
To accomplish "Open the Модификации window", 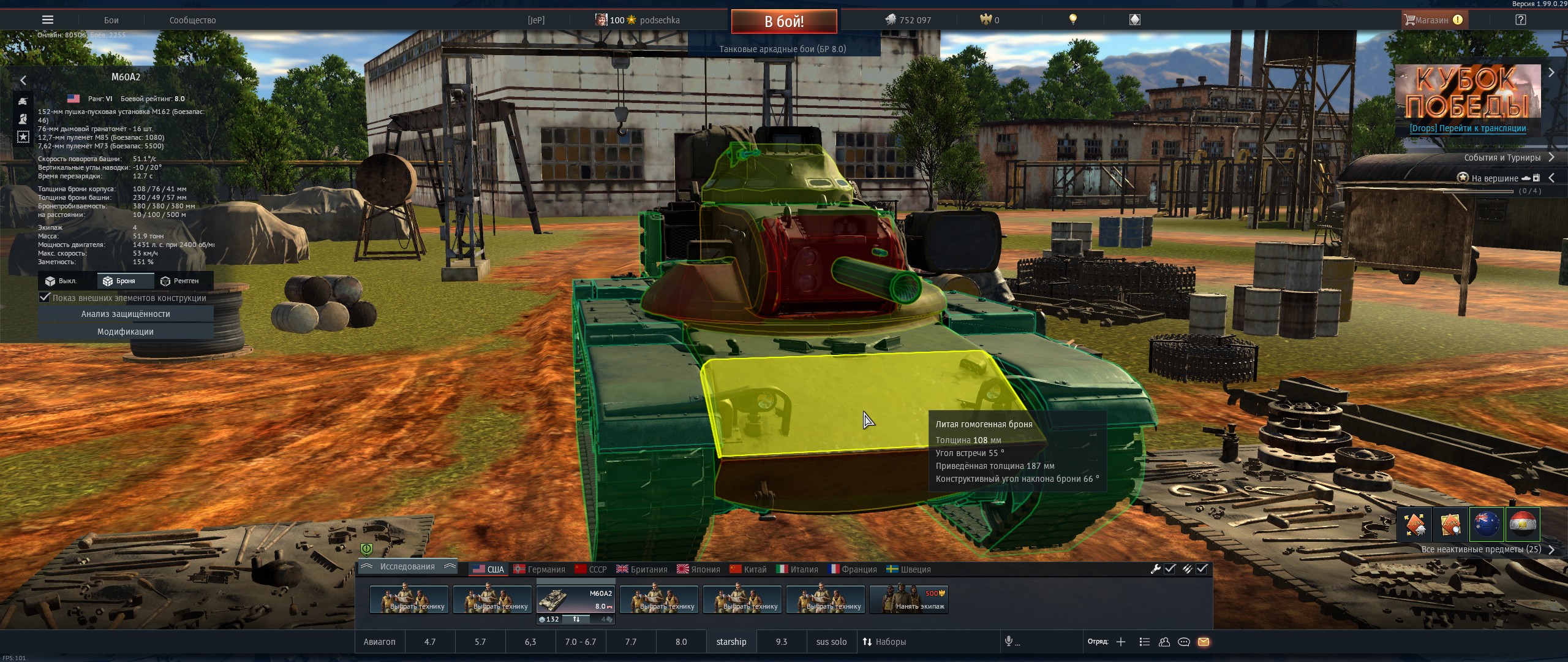I will coord(126,332).
